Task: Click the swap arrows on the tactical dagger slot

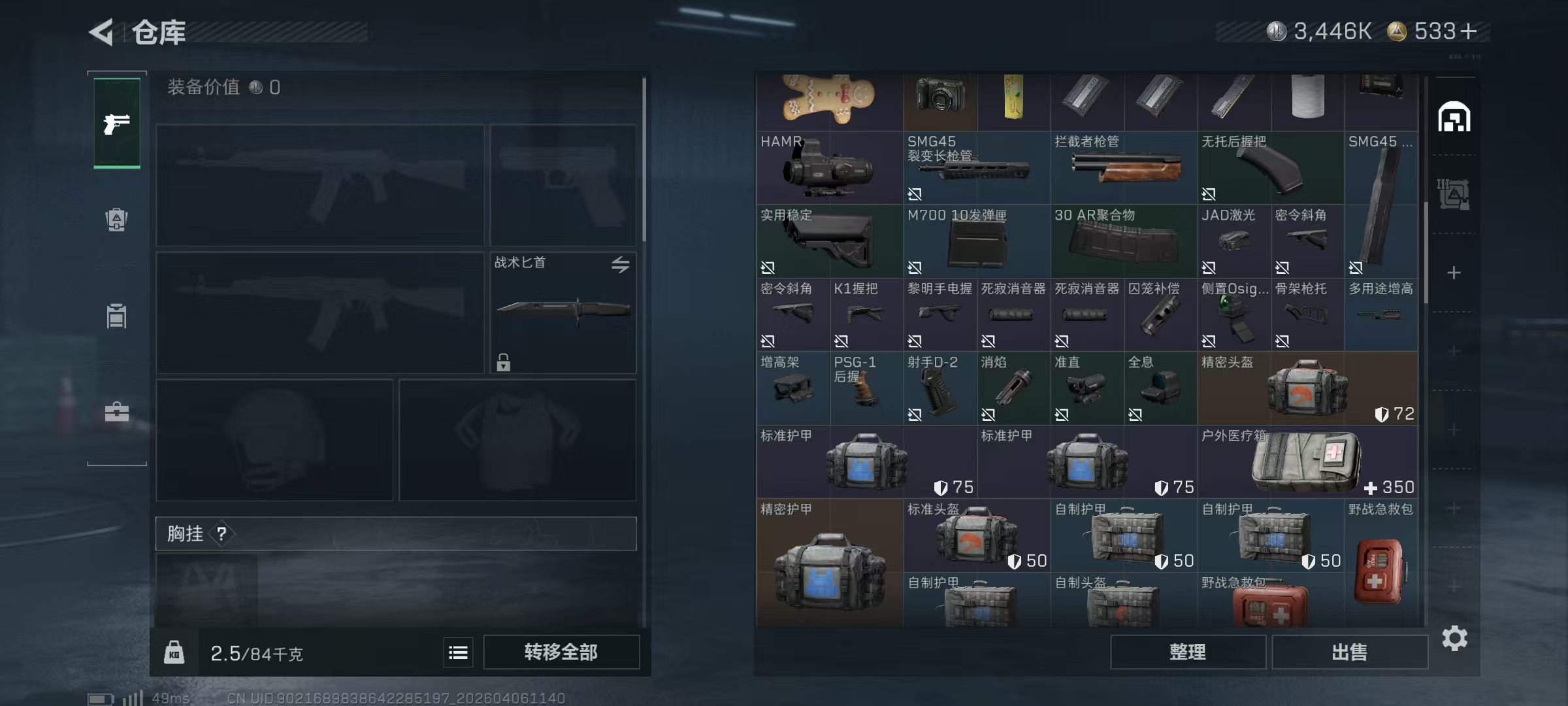Action: [621, 264]
